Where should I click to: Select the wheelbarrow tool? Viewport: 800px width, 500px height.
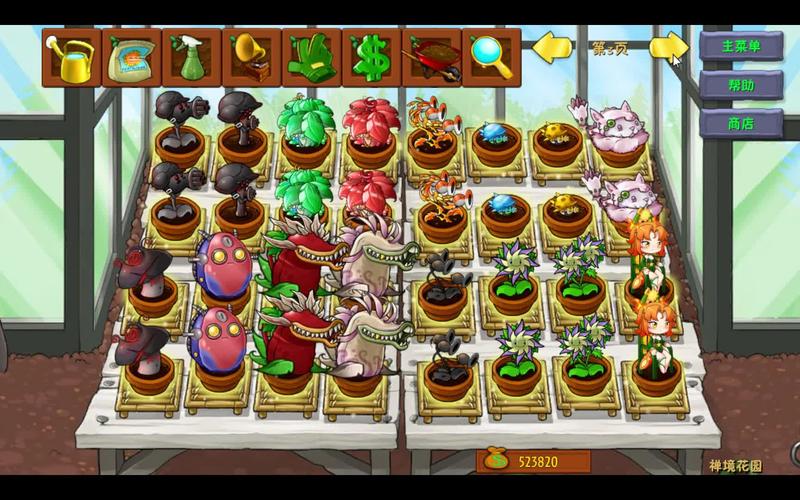click(x=431, y=58)
